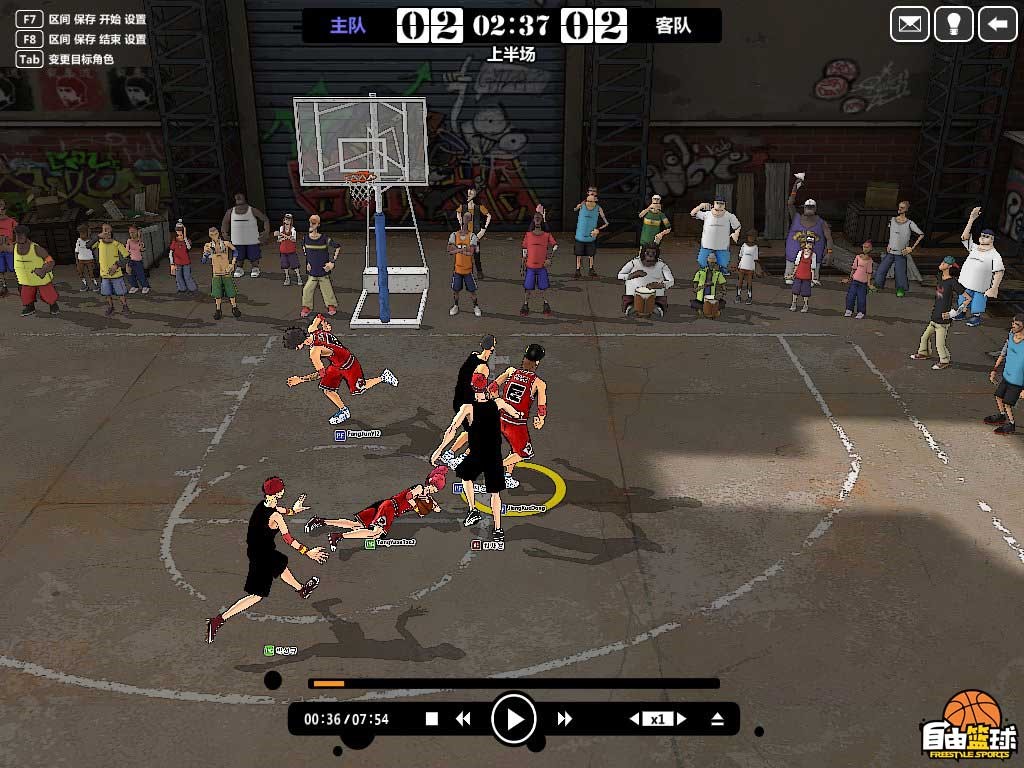Increase playback speed with the right arrow
Image resolution: width=1024 pixels, height=768 pixels.
click(681, 718)
